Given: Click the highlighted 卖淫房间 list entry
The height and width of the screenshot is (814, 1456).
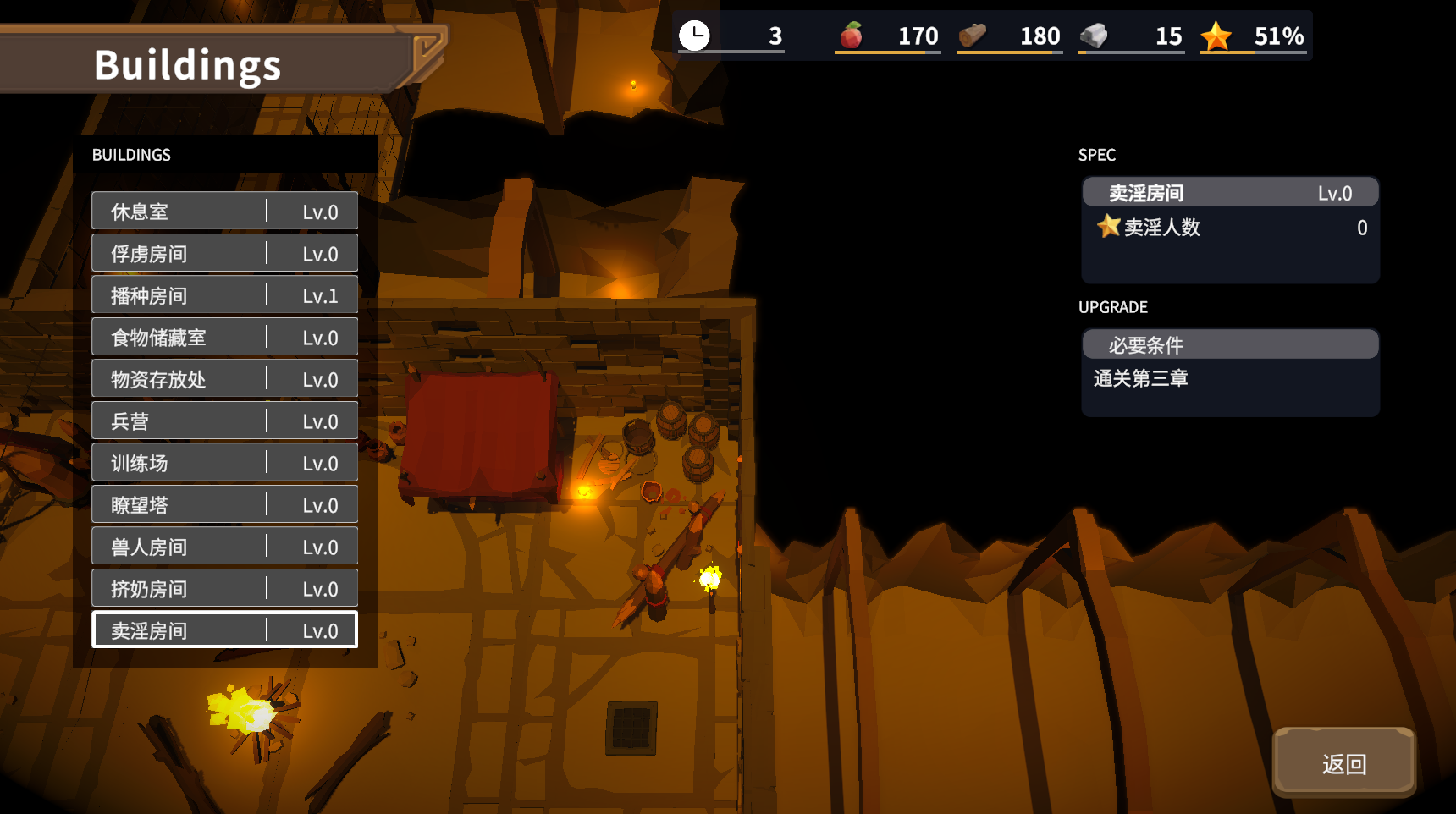Looking at the screenshot, I should 224,630.
